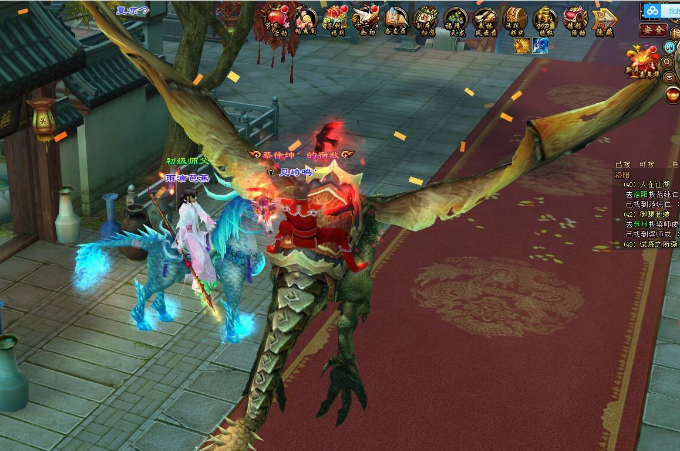Switch to the 可接 available quests tab

click(648, 164)
